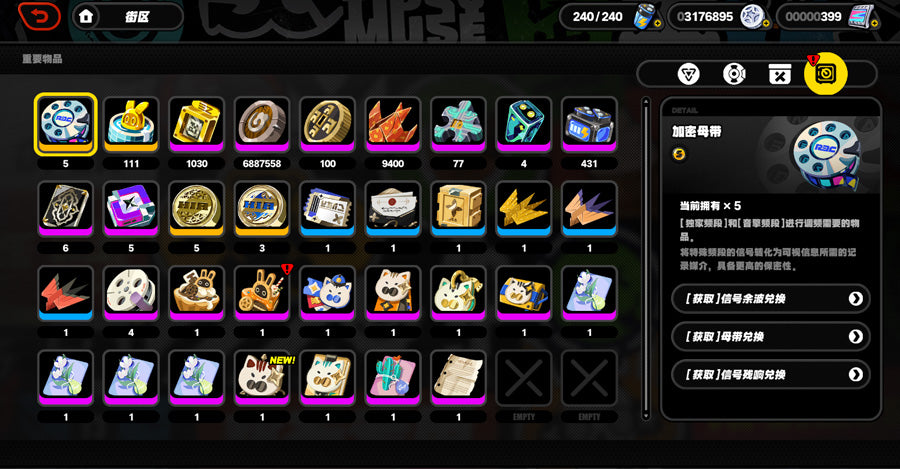Open the 信号残响兑换 exchange link
Screen dimensions: 900x469
(x=770, y=375)
